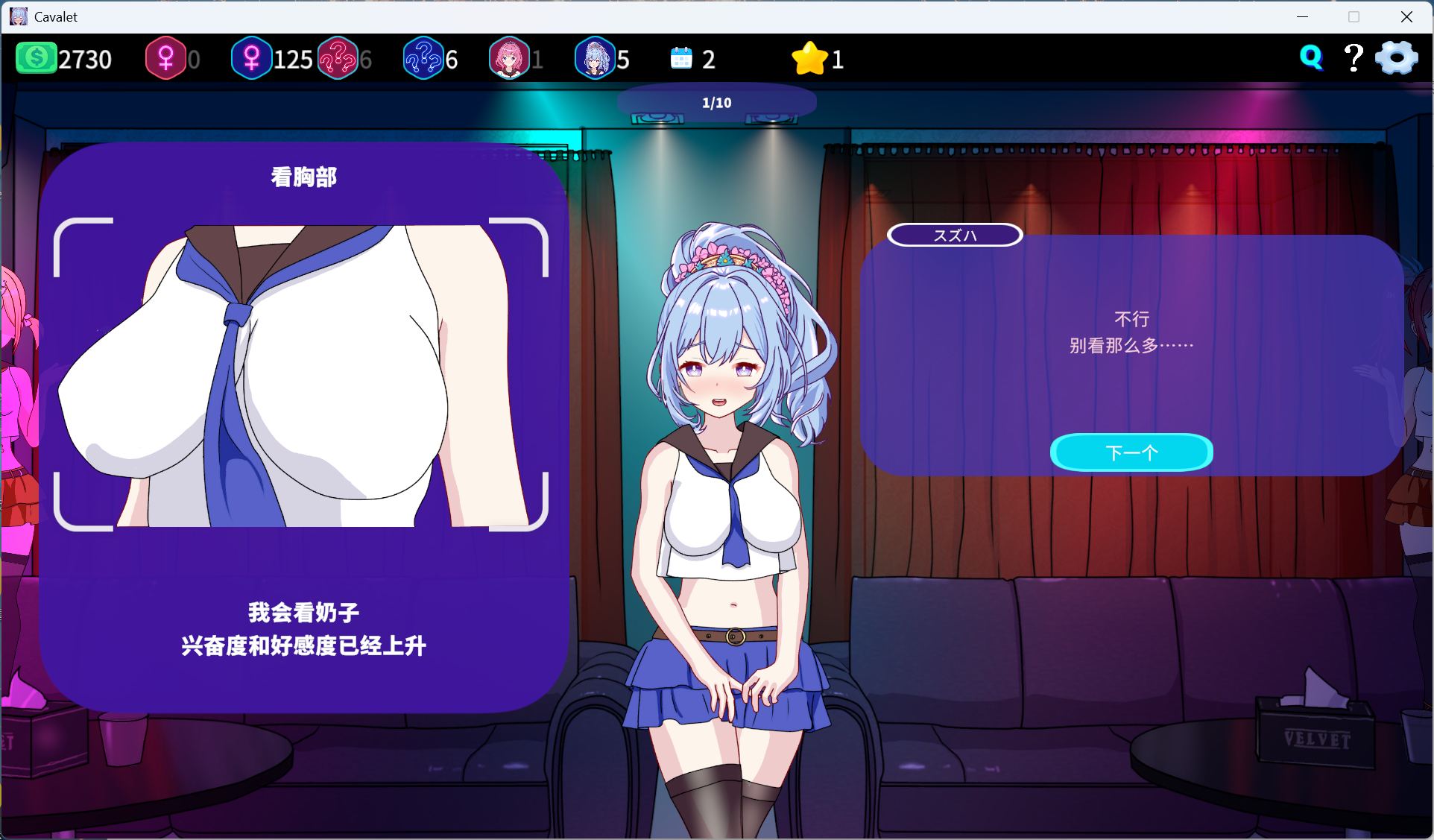Click the スズハ name tag

click(x=954, y=236)
